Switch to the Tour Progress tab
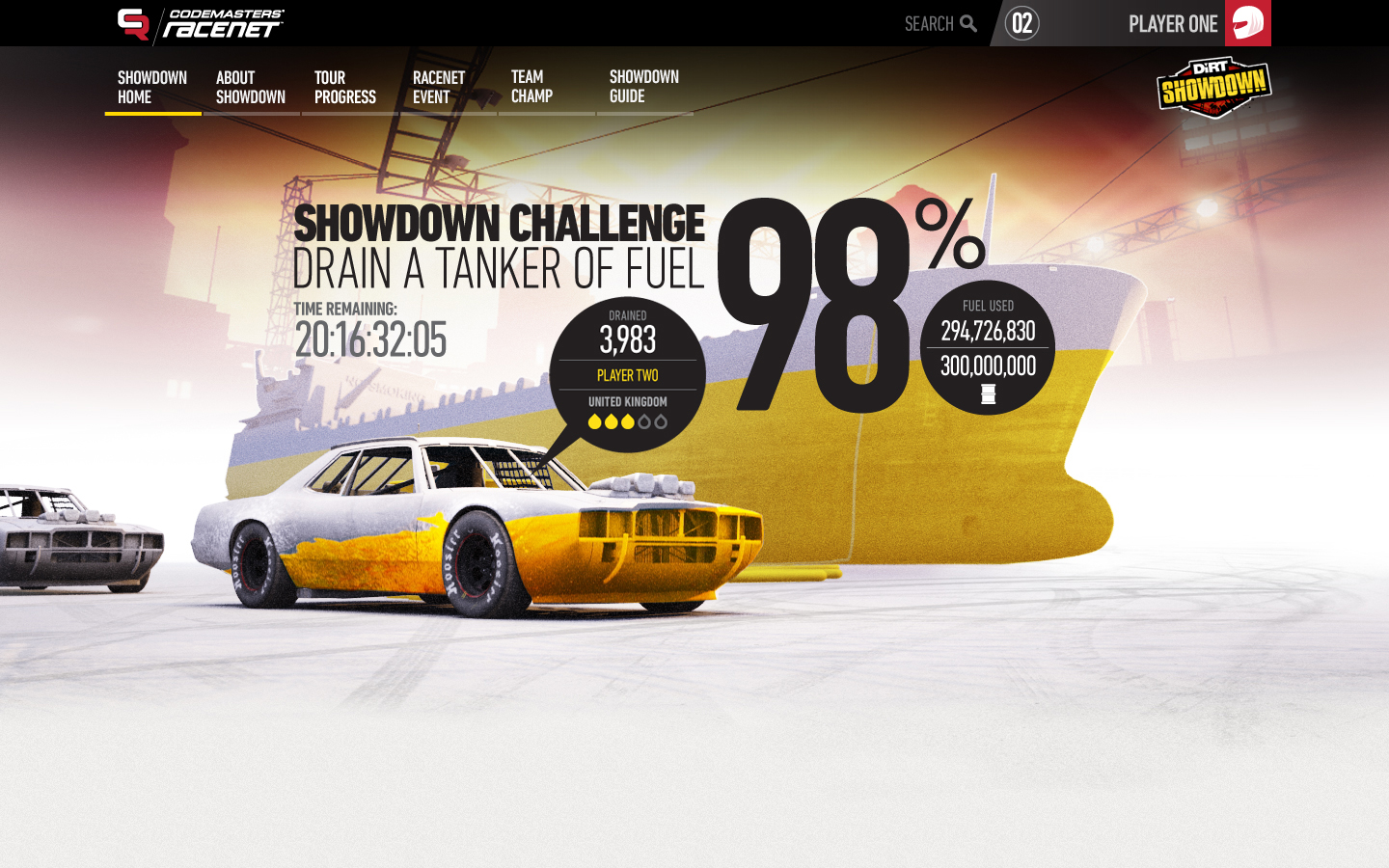1389x868 pixels. coord(344,86)
